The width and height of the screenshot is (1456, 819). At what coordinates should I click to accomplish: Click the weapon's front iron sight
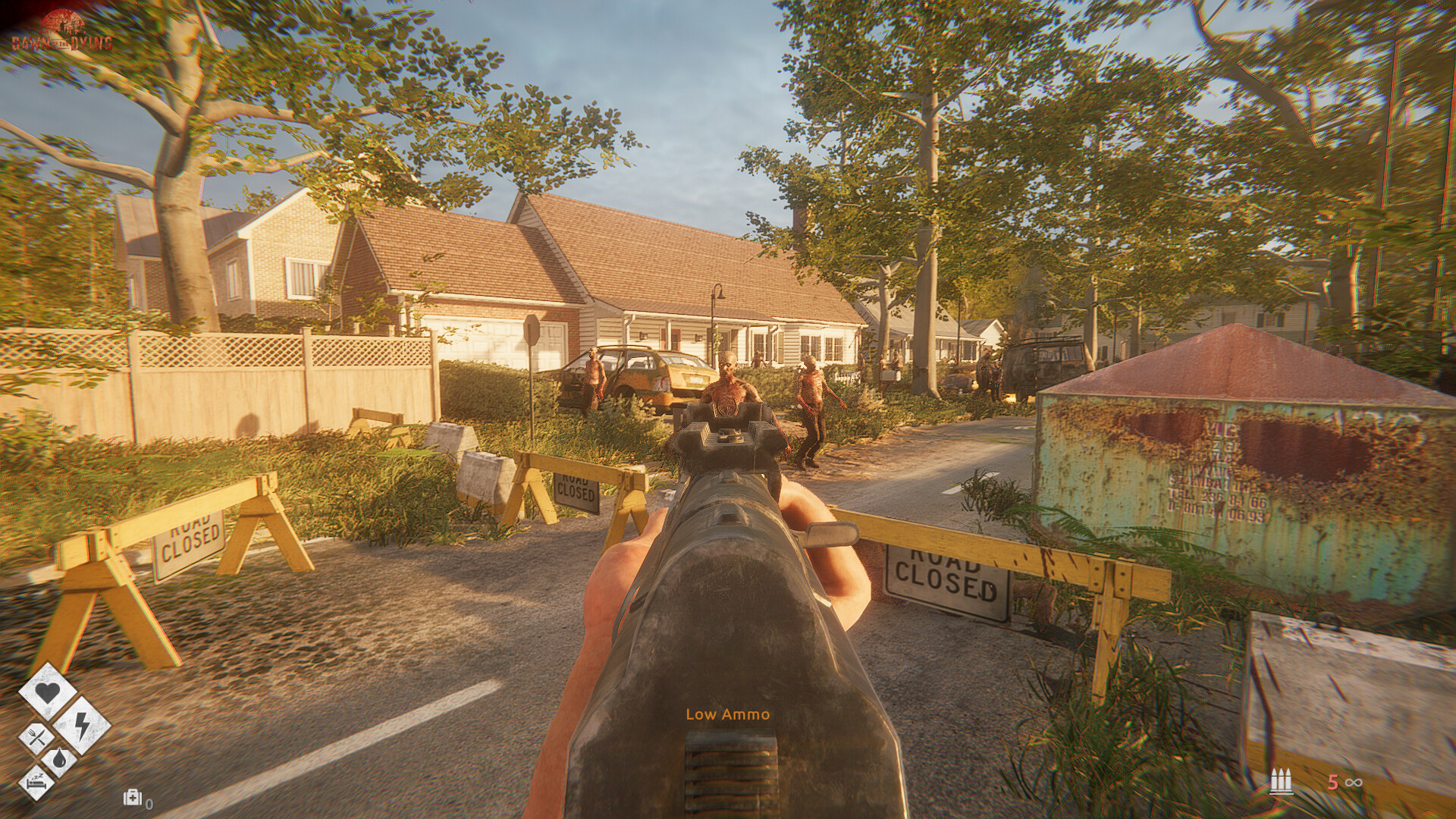point(730,436)
